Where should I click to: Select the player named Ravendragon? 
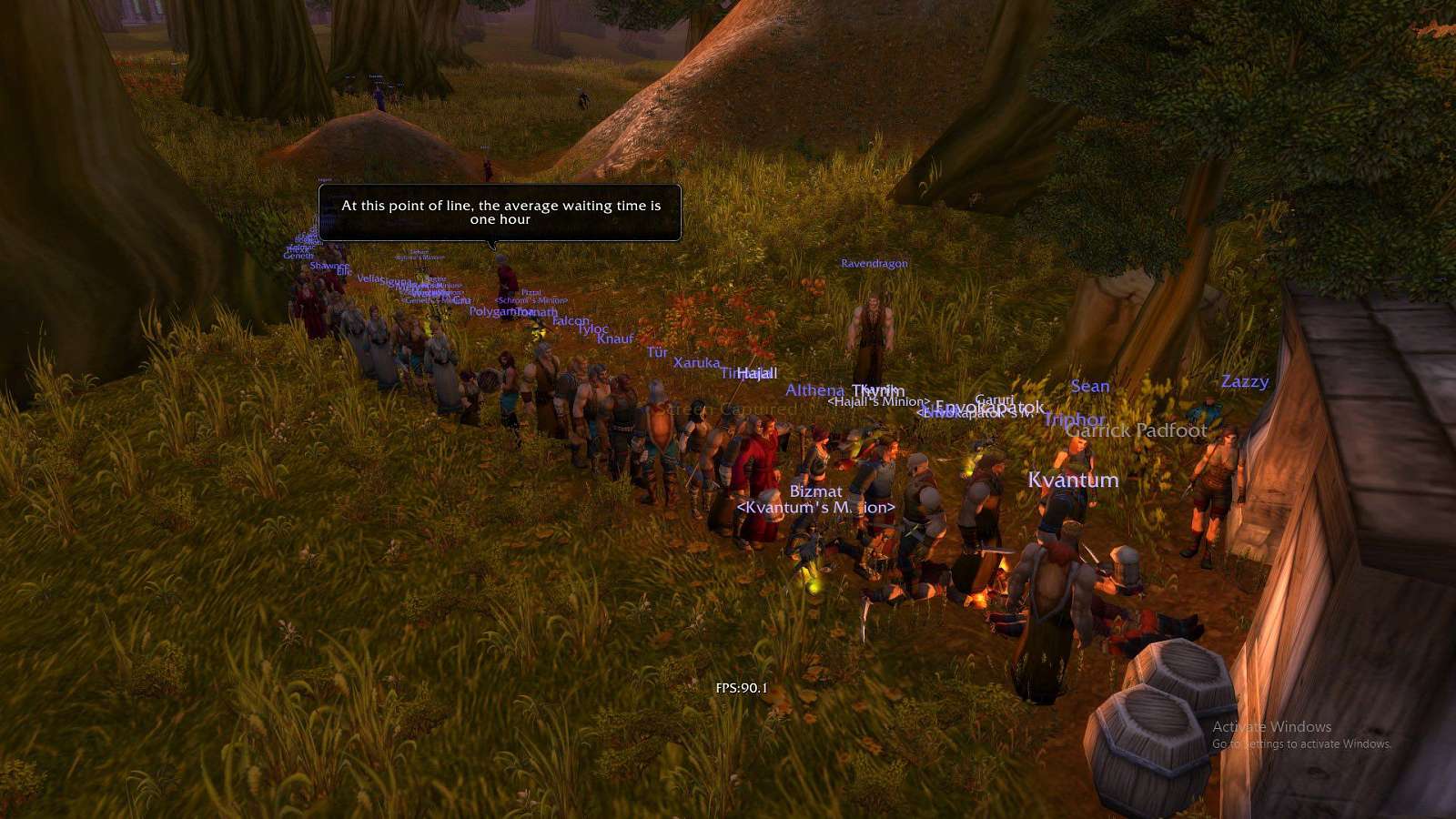(874, 264)
